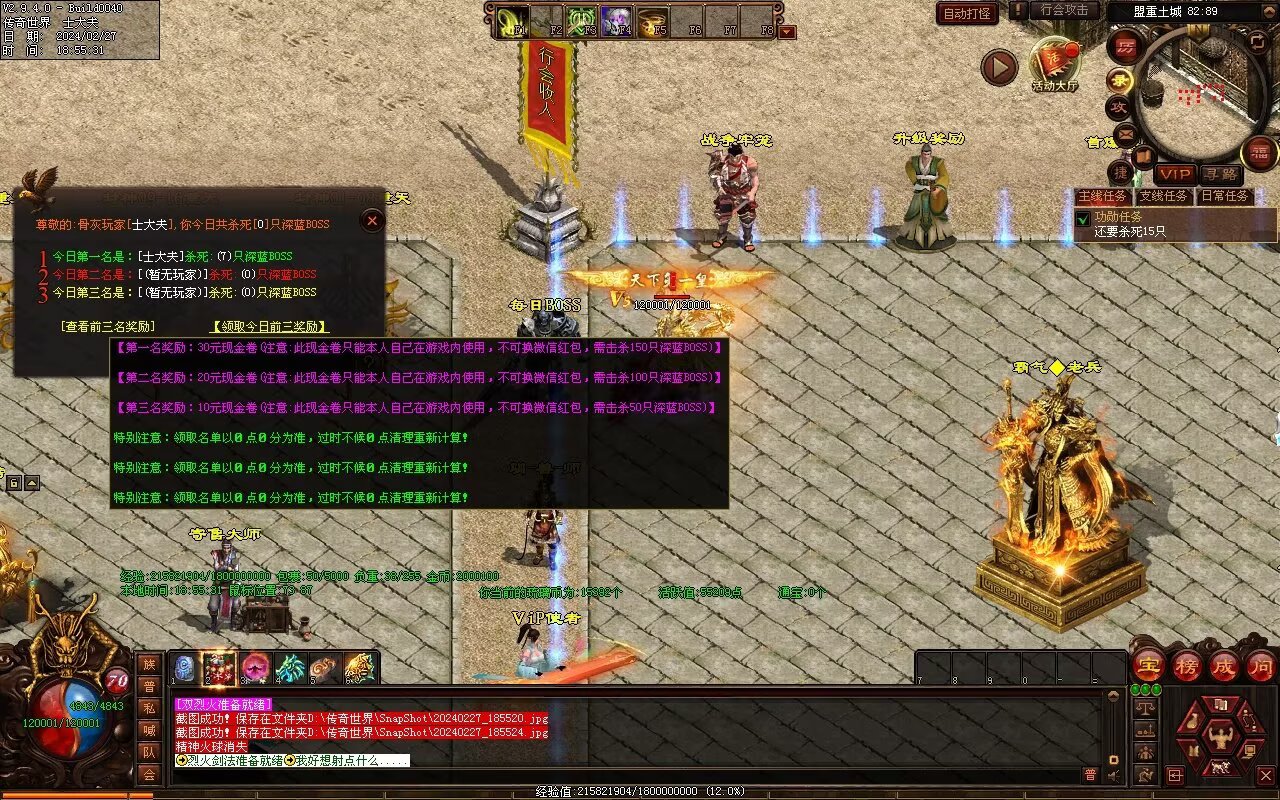Claim today's top-three reward link
Screen dimensions: 1280x800
(x=269, y=327)
